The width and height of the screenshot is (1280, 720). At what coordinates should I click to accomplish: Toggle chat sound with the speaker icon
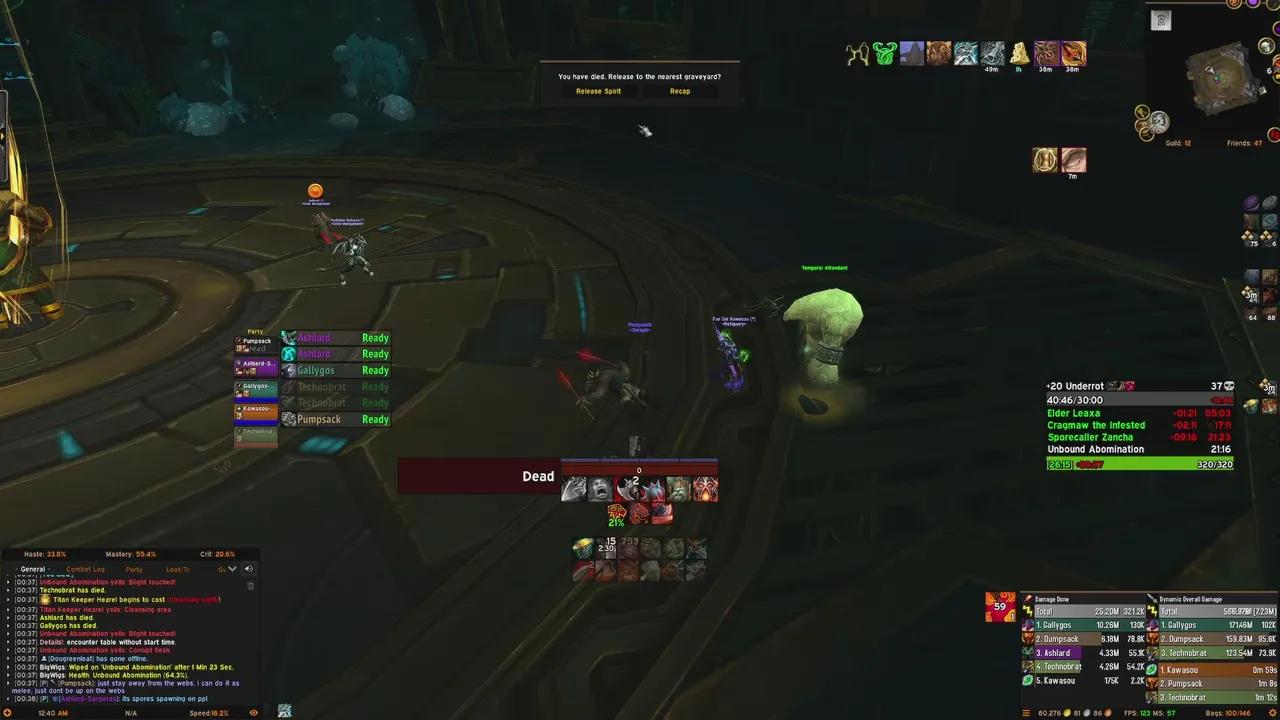pos(248,569)
